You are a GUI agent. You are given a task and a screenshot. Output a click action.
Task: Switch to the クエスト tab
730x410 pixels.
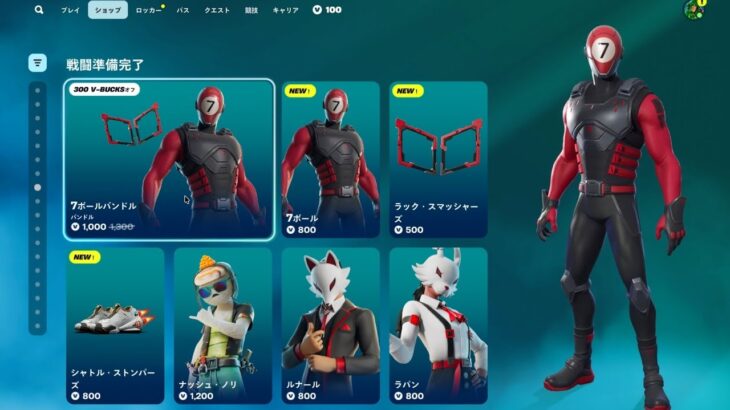pyautogui.click(x=217, y=10)
